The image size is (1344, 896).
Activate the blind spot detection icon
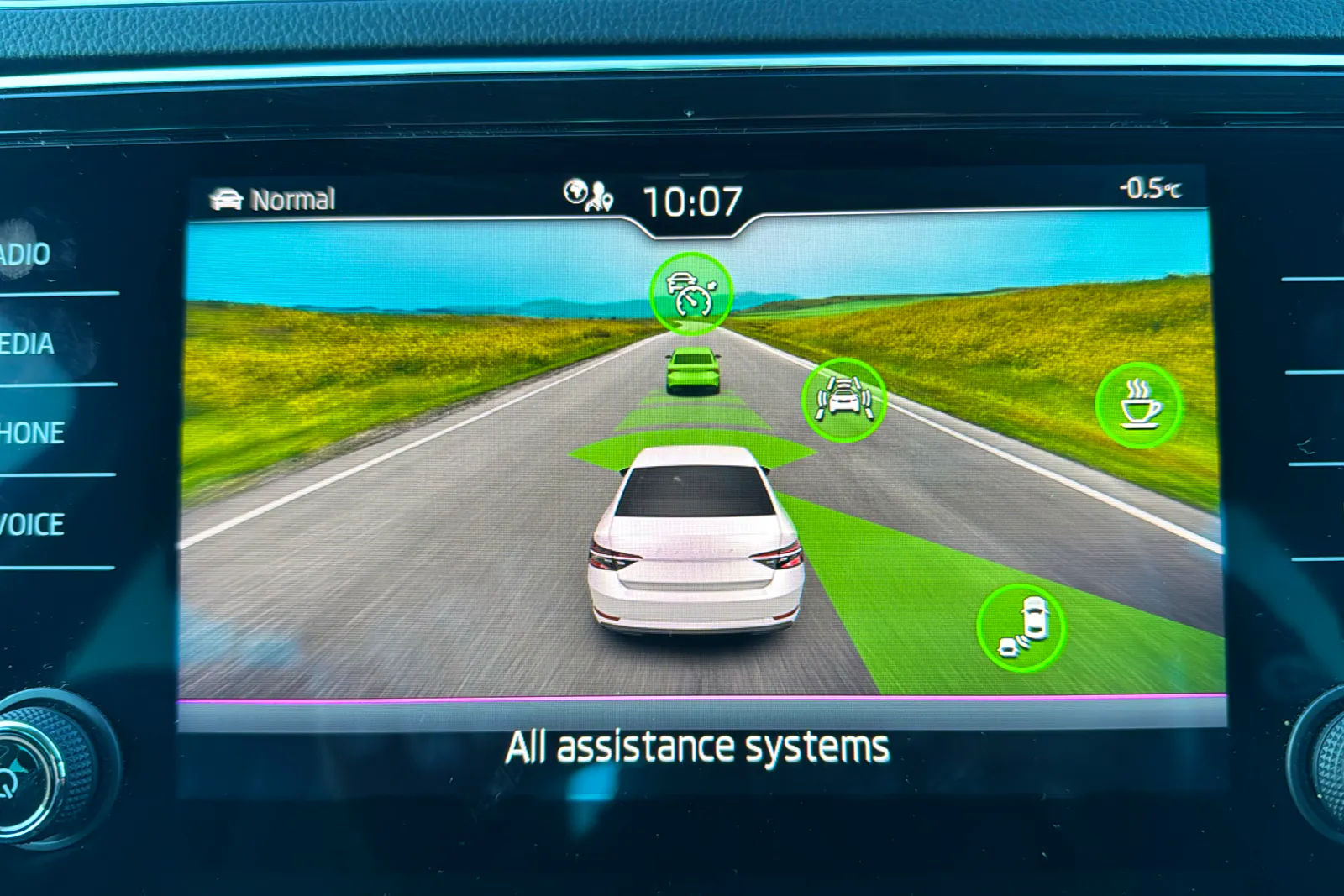pyautogui.click(x=1021, y=628)
